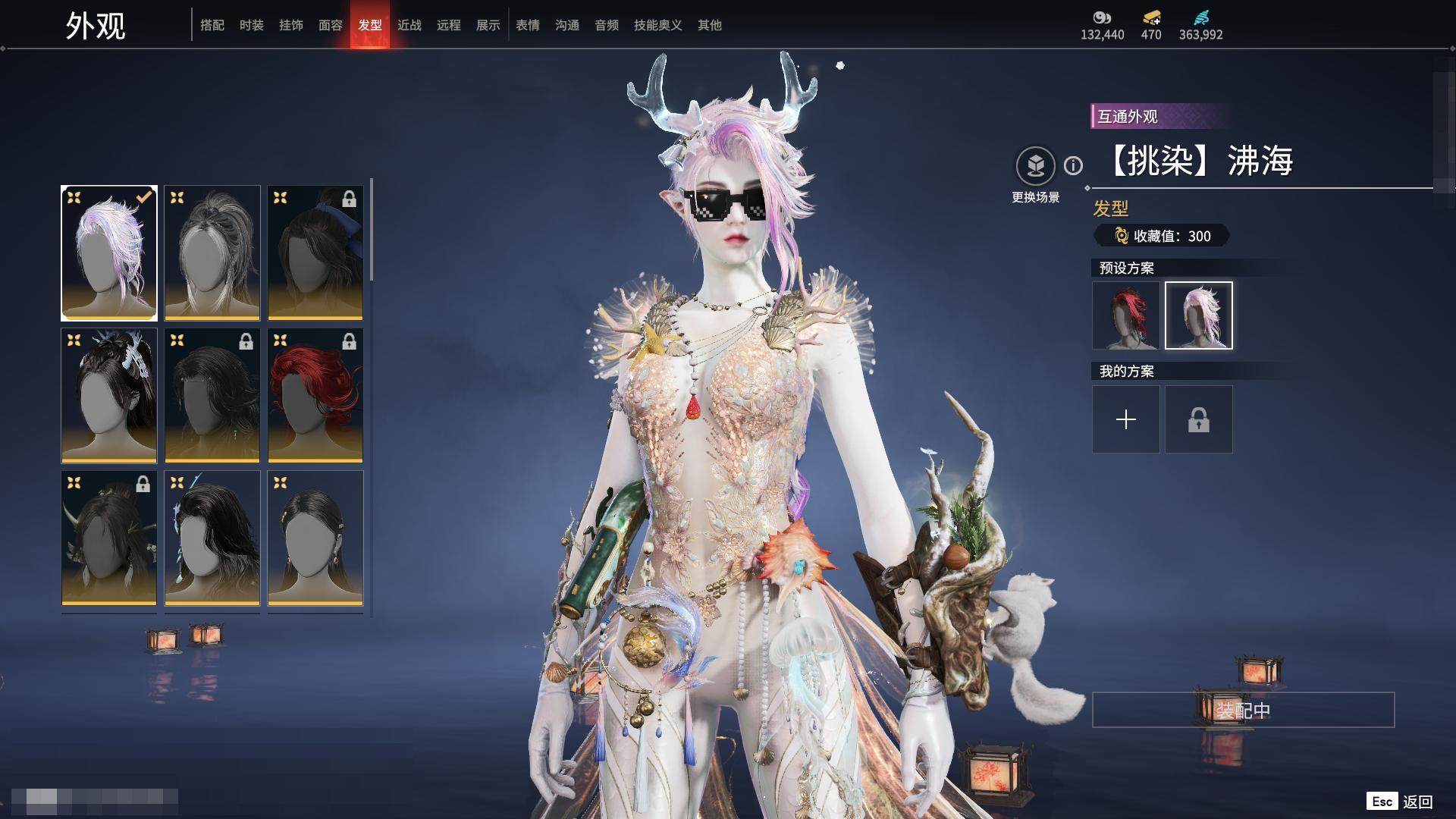Open the 表情 tab

tap(528, 25)
